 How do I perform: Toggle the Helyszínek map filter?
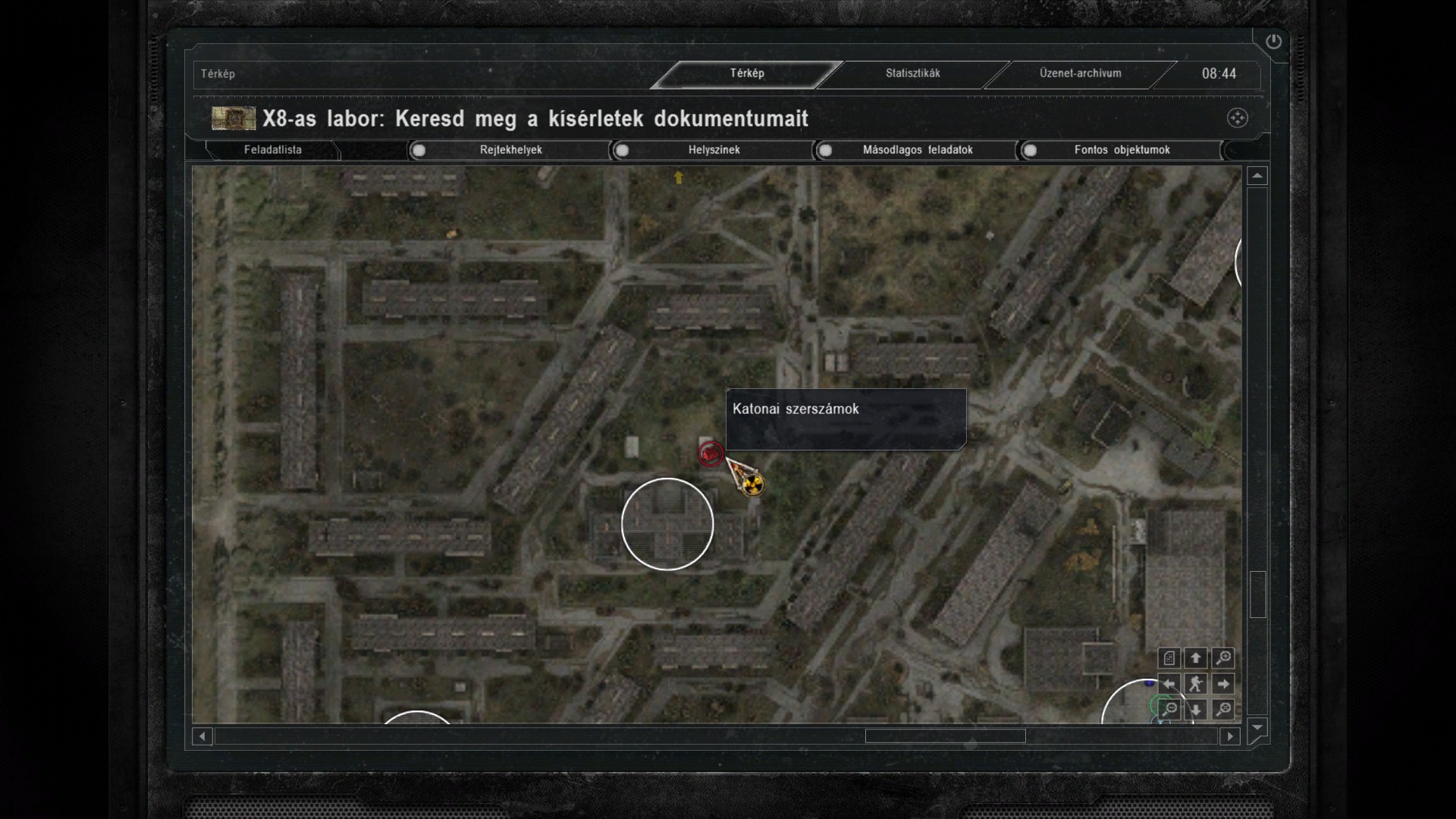click(622, 150)
